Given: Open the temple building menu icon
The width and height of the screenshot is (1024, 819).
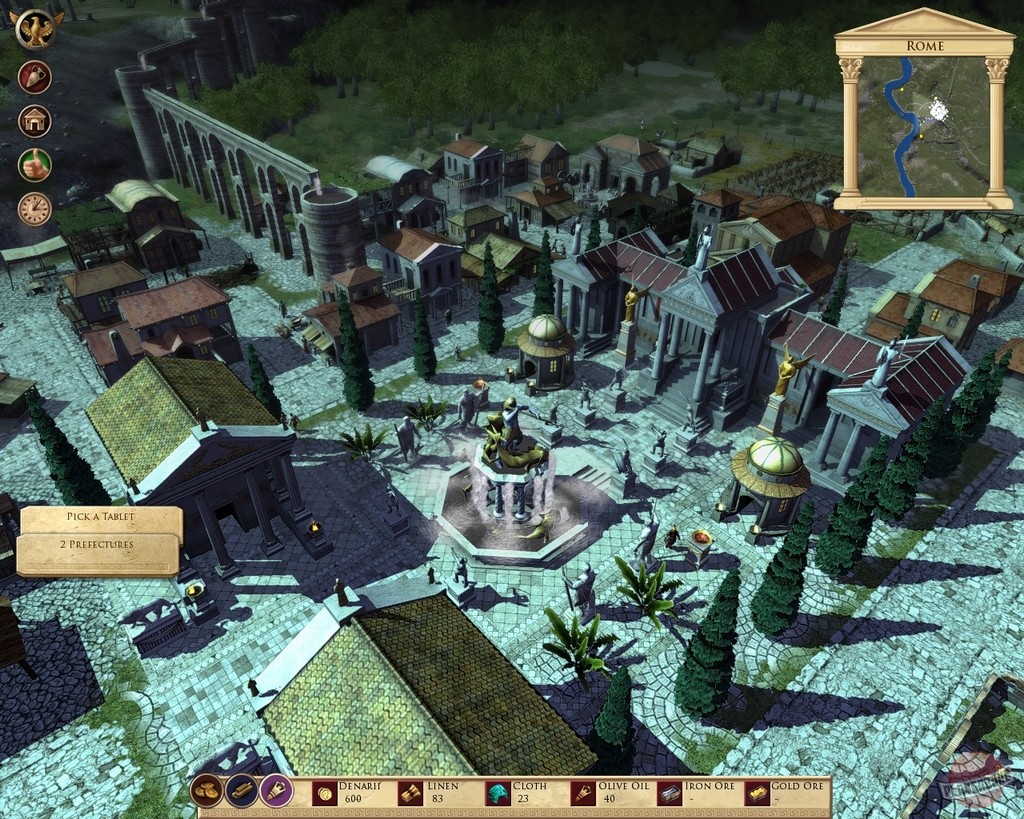Looking at the screenshot, I should click(x=34, y=121).
